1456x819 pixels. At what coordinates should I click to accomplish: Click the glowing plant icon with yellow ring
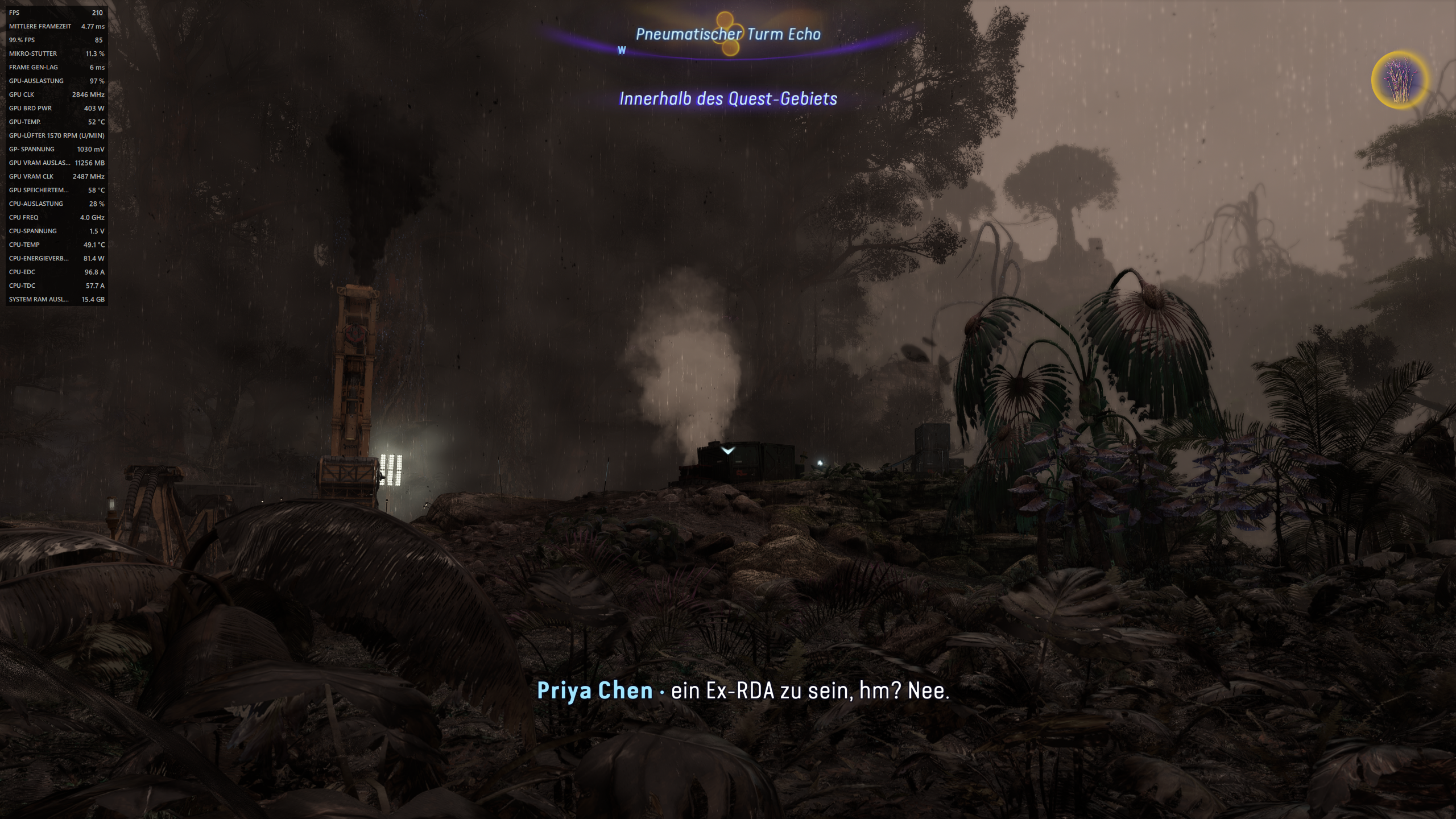click(1400, 80)
